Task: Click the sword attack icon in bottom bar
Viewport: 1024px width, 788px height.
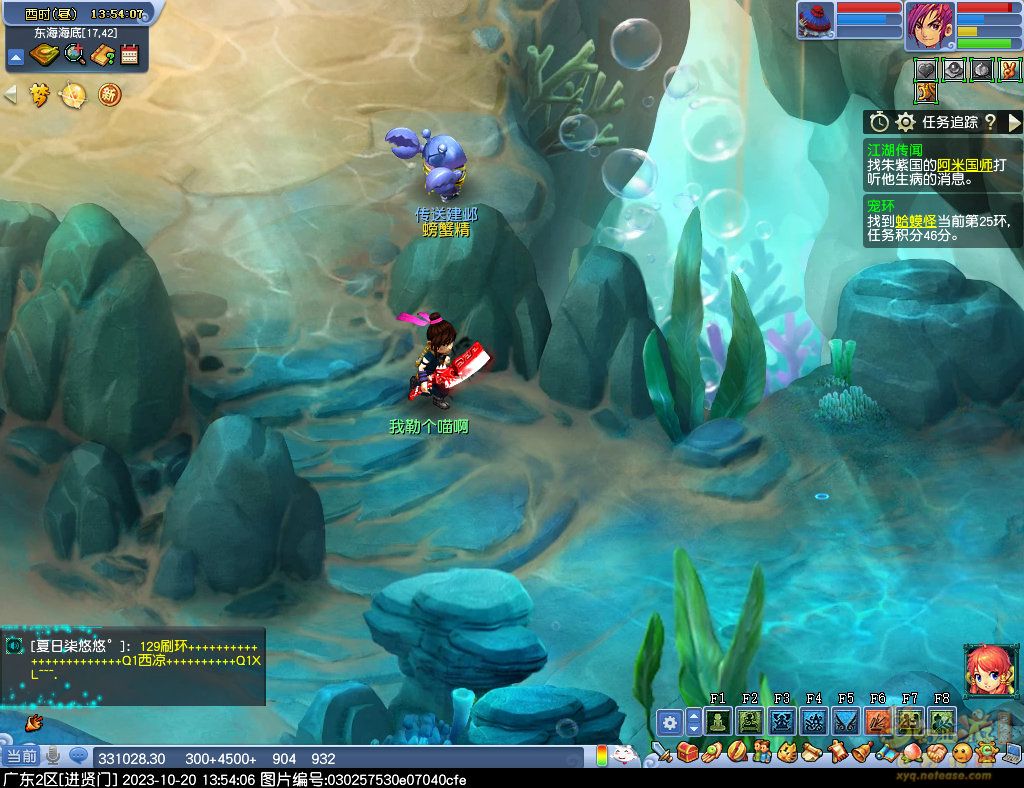Action: (661, 750)
